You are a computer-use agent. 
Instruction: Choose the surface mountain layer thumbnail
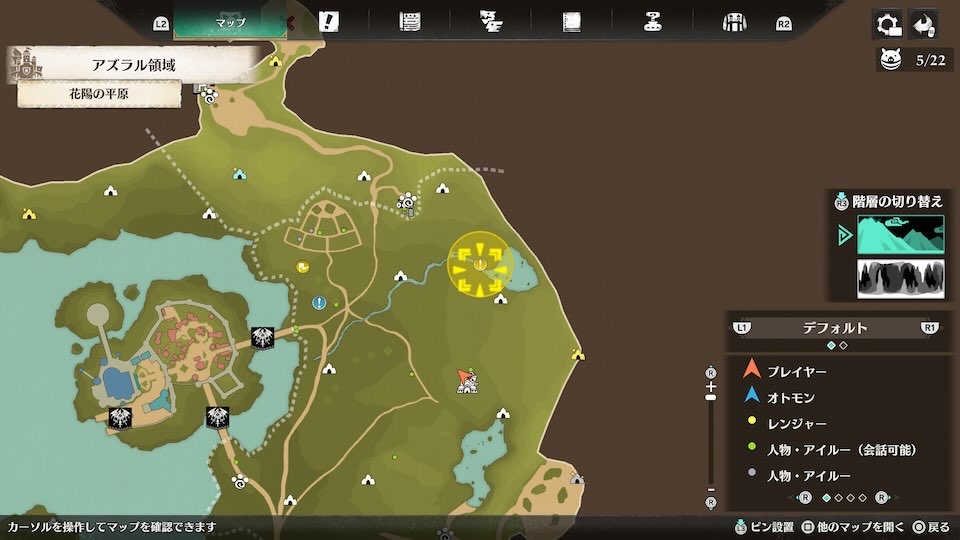(900, 235)
